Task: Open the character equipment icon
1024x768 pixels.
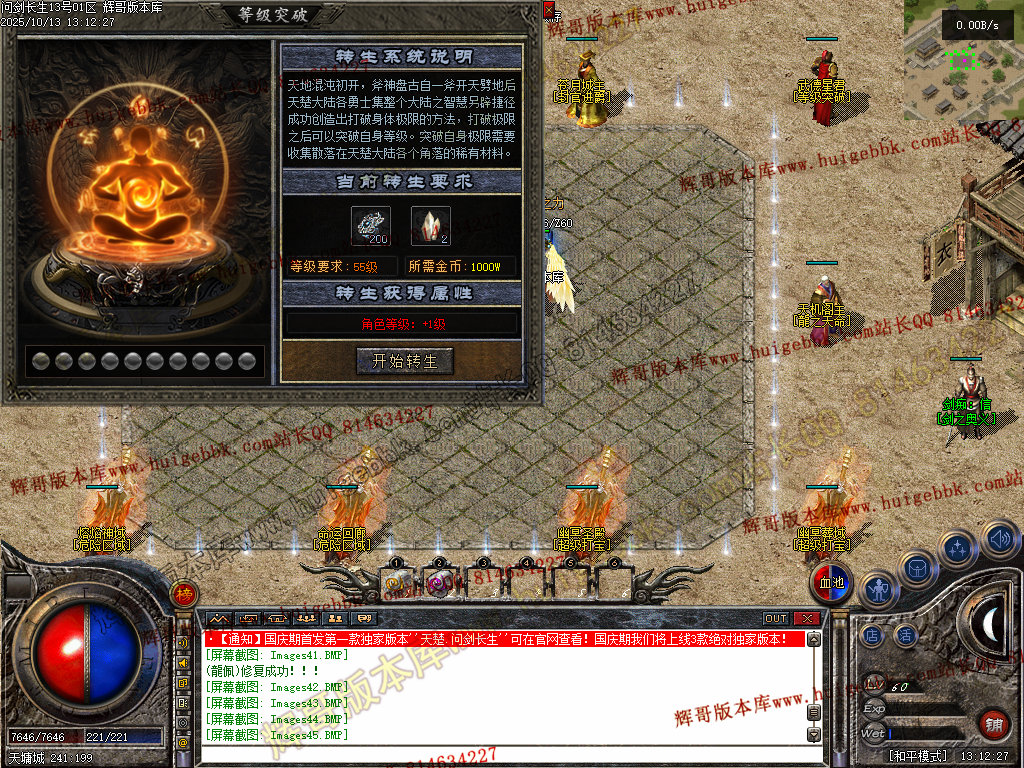Action: 877,590
